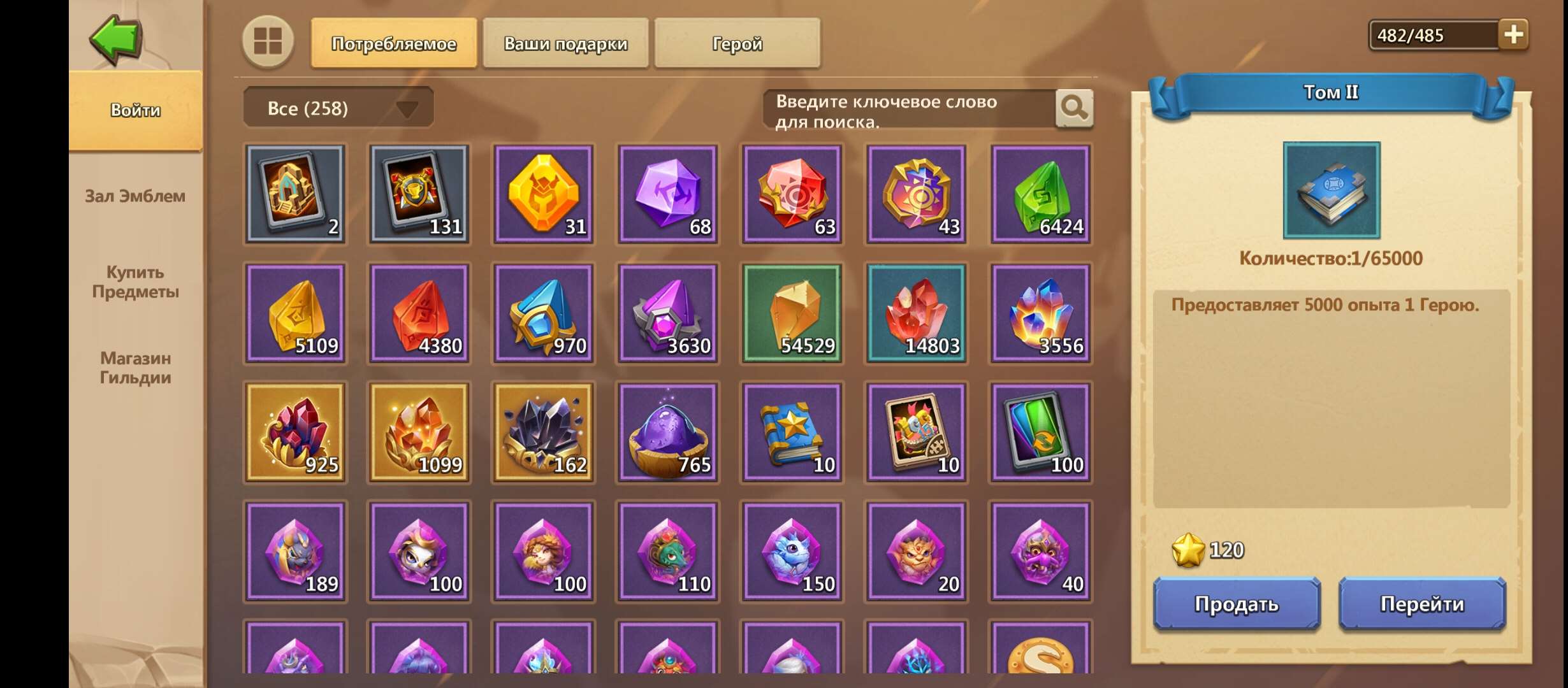Viewport: 1568px width, 688px height.
Task: Click the orange shard item with 54529 count
Action: 792,313
